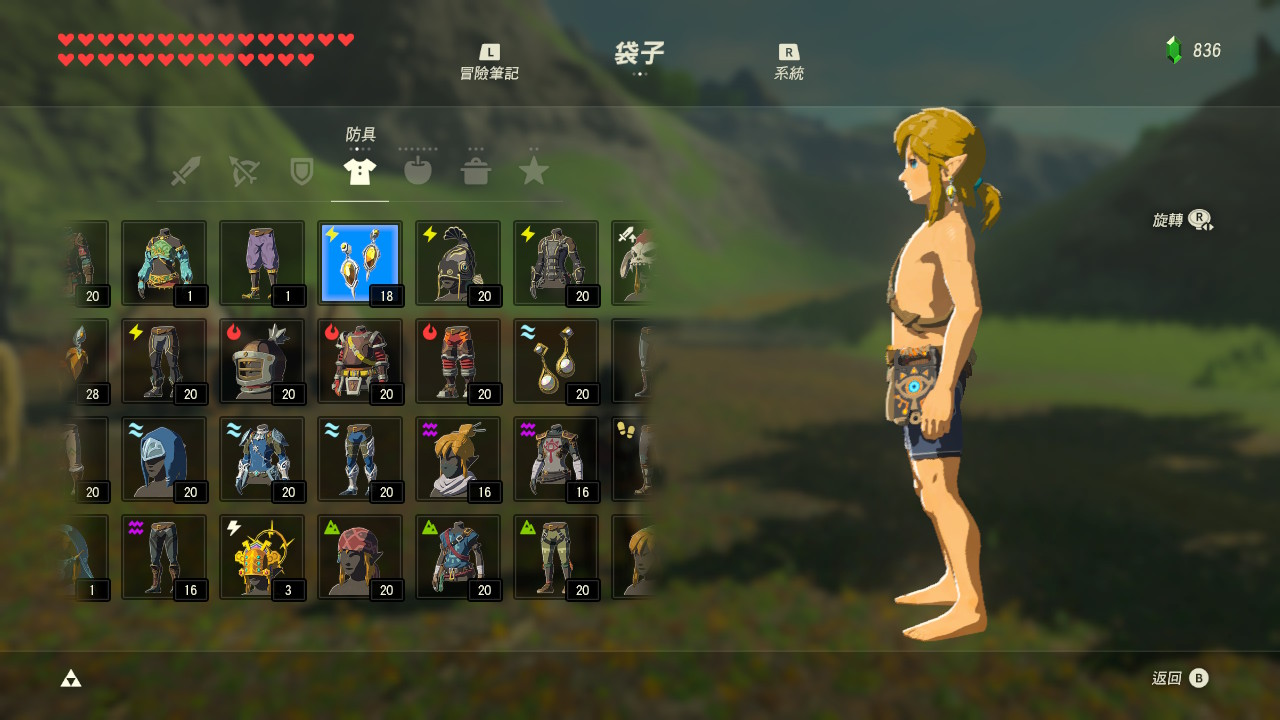Select the opal earrings slot
The width and height of the screenshot is (1280, 720).
556,361
